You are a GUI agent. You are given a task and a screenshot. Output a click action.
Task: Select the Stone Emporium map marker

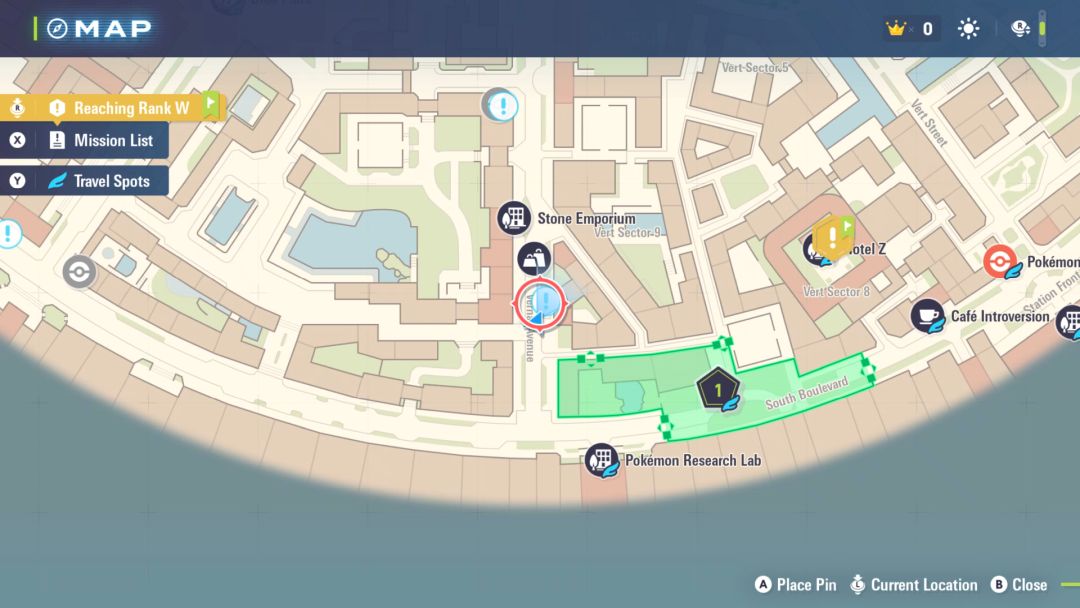click(x=515, y=218)
